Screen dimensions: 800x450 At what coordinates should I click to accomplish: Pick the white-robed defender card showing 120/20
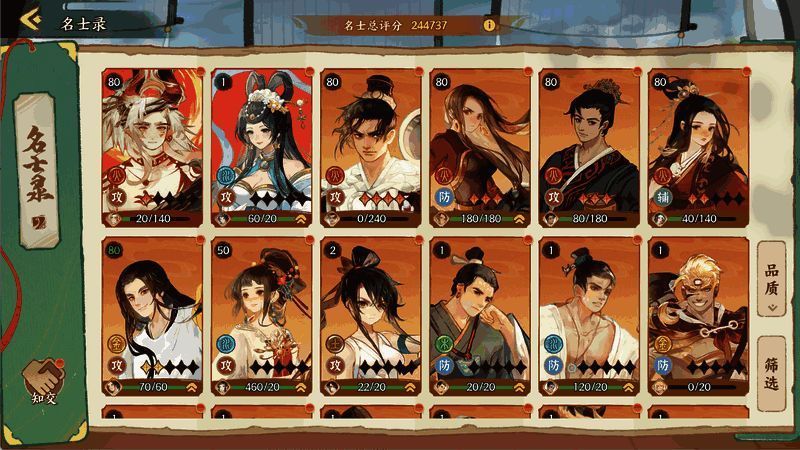589,314
